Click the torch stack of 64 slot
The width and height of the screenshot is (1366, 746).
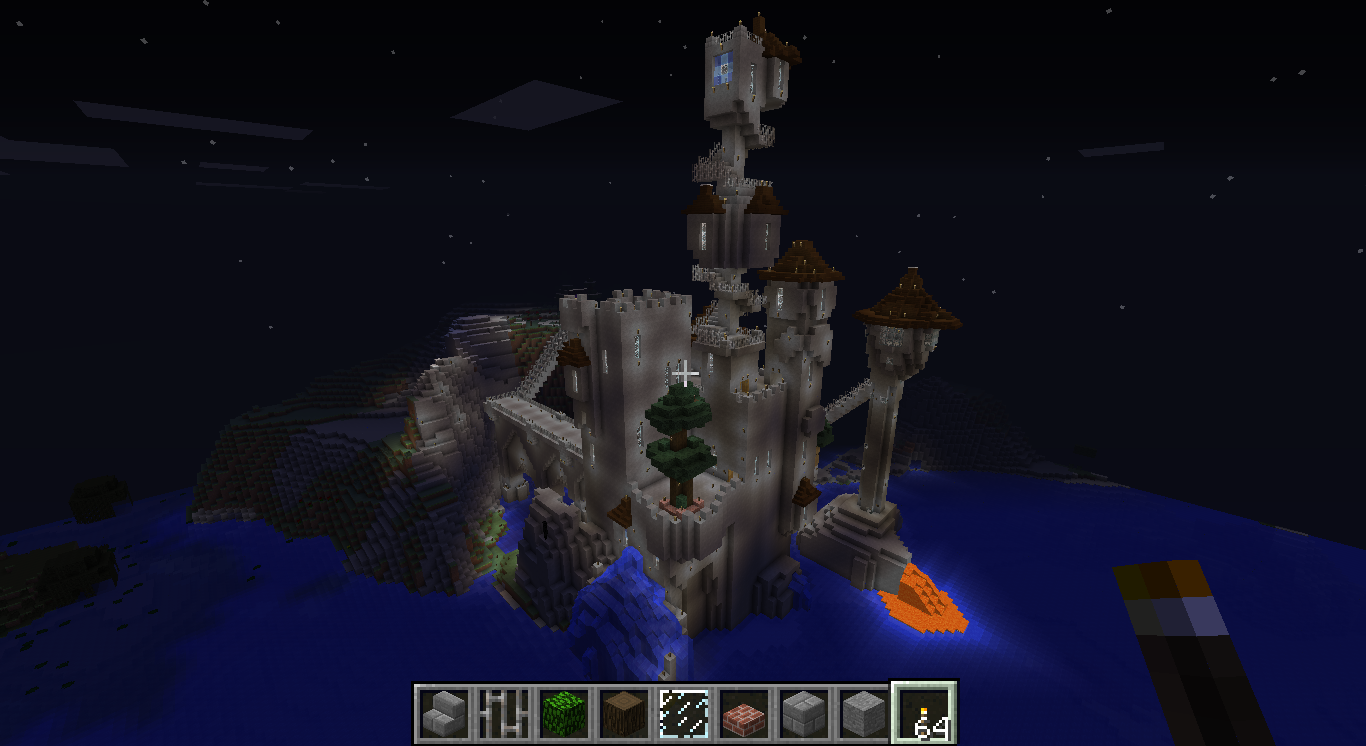(x=924, y=714)
